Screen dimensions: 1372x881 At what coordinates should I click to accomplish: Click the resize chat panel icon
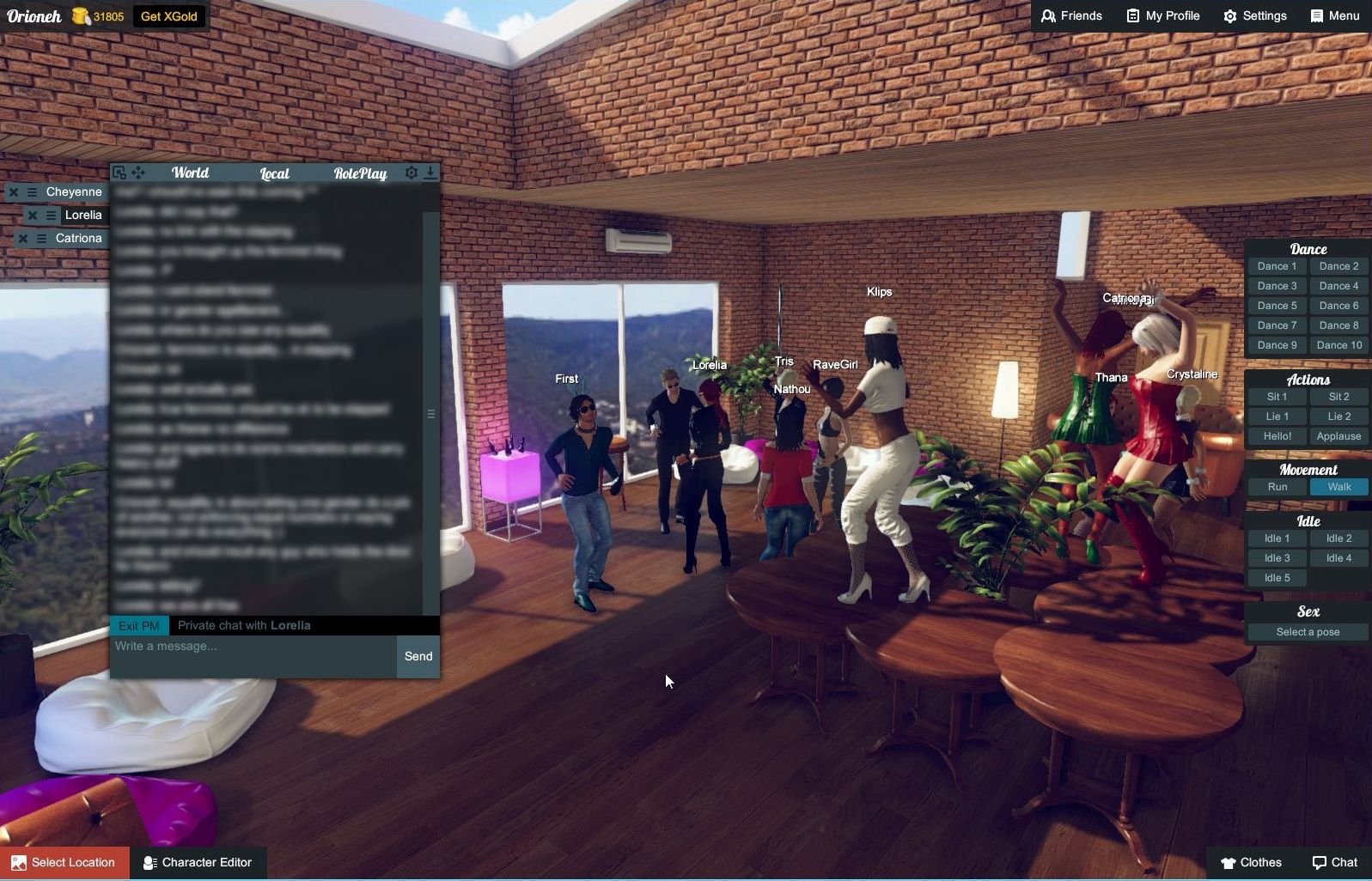pos(119,173)
